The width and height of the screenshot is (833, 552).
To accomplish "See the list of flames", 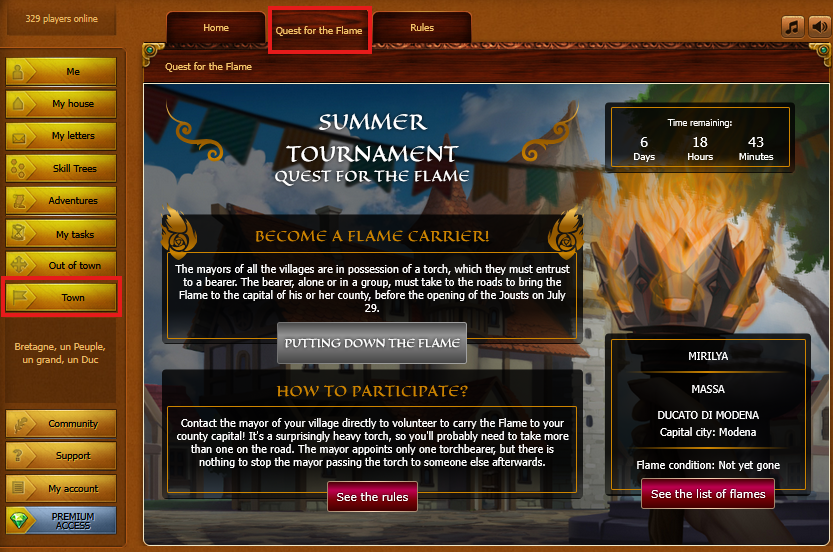I will click(708, 494).
